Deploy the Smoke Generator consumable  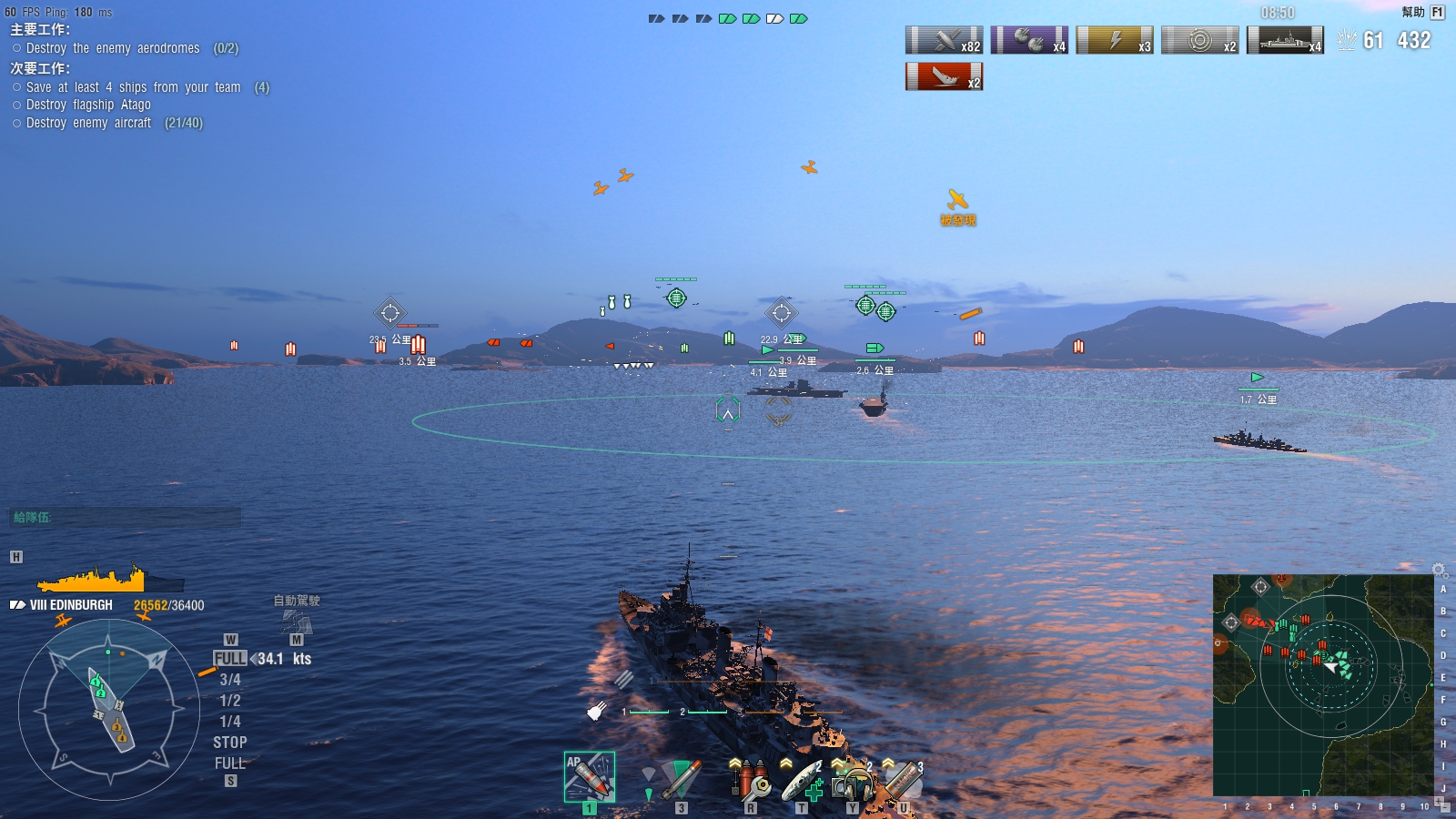pyautogui.click(x=904, y=780)
